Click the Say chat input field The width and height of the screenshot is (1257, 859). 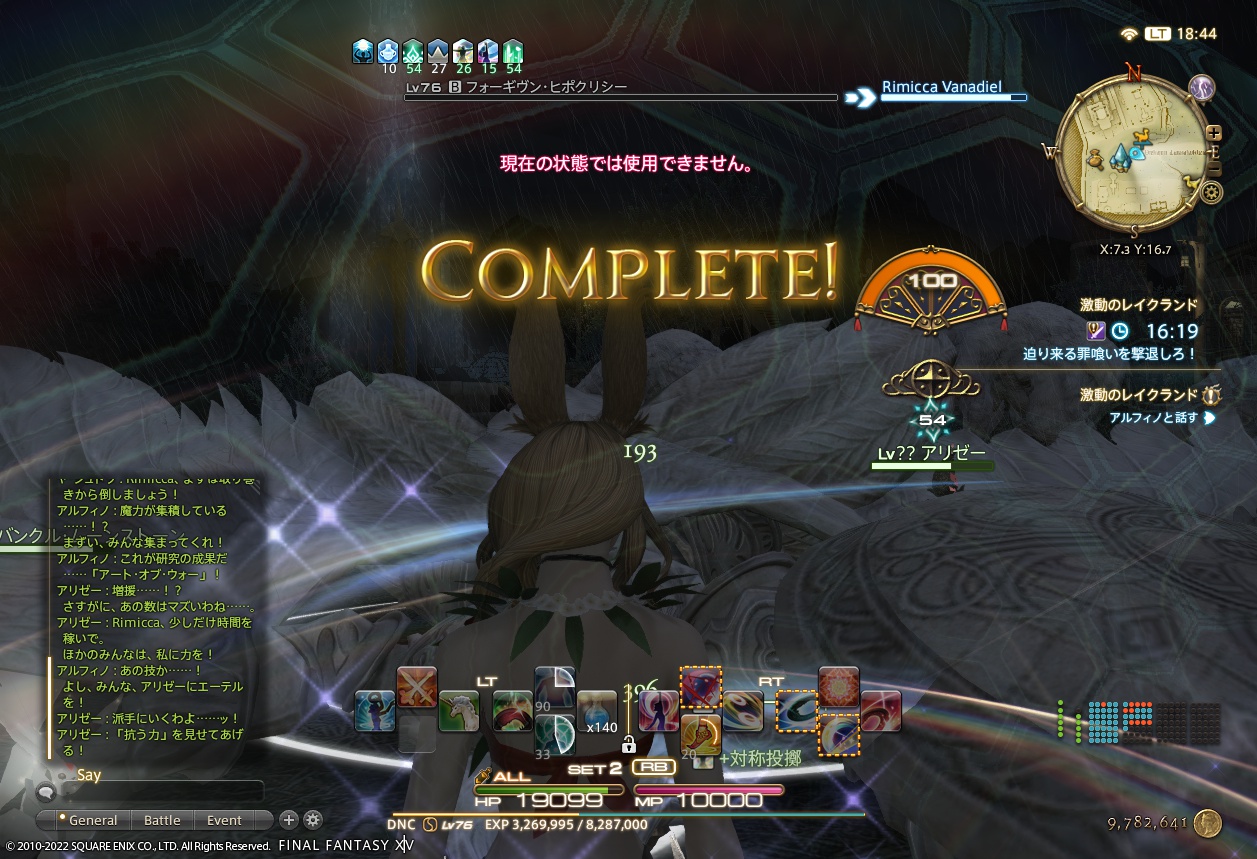160,792
